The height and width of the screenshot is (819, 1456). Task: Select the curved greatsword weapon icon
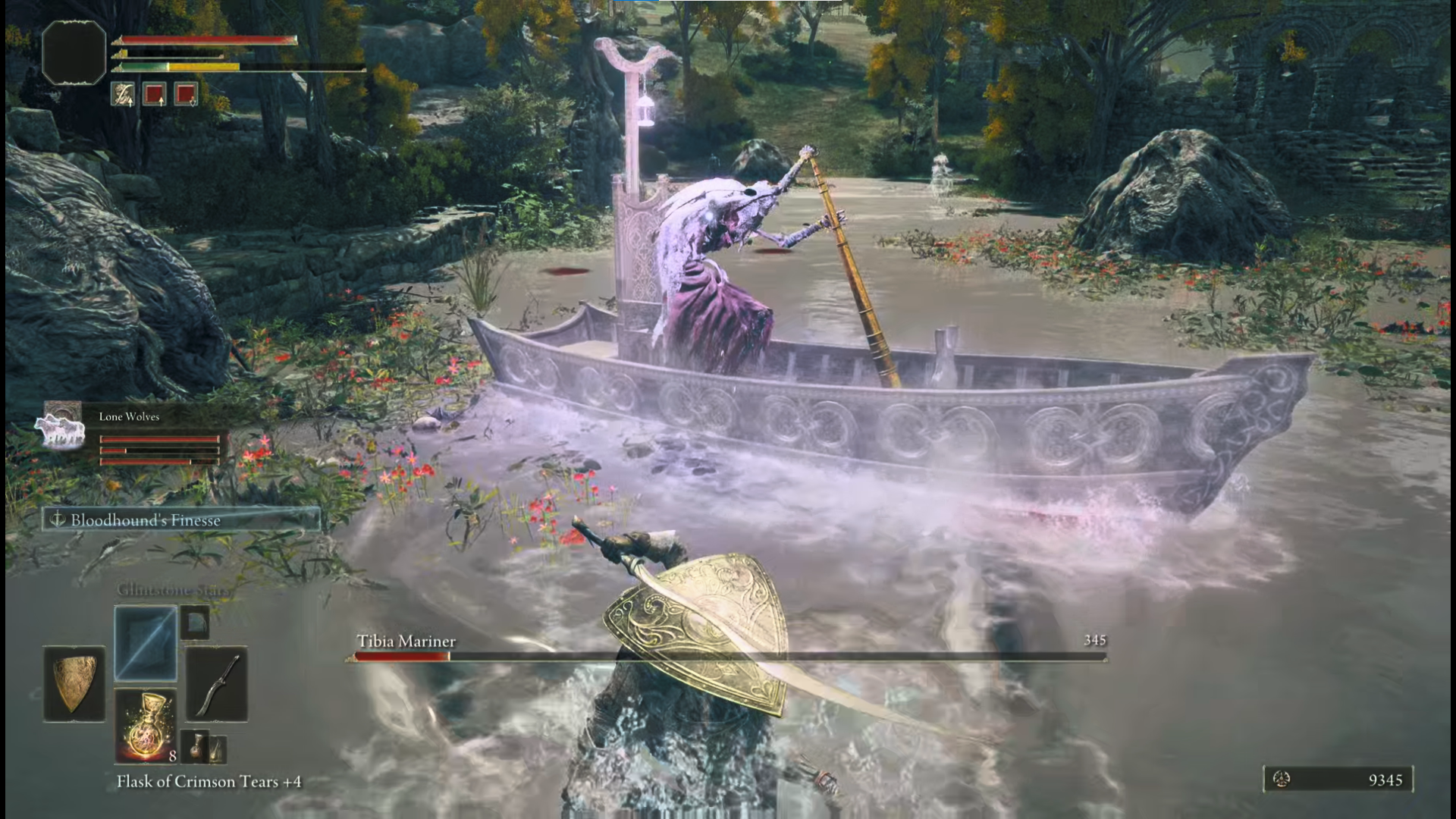[217, 683]
